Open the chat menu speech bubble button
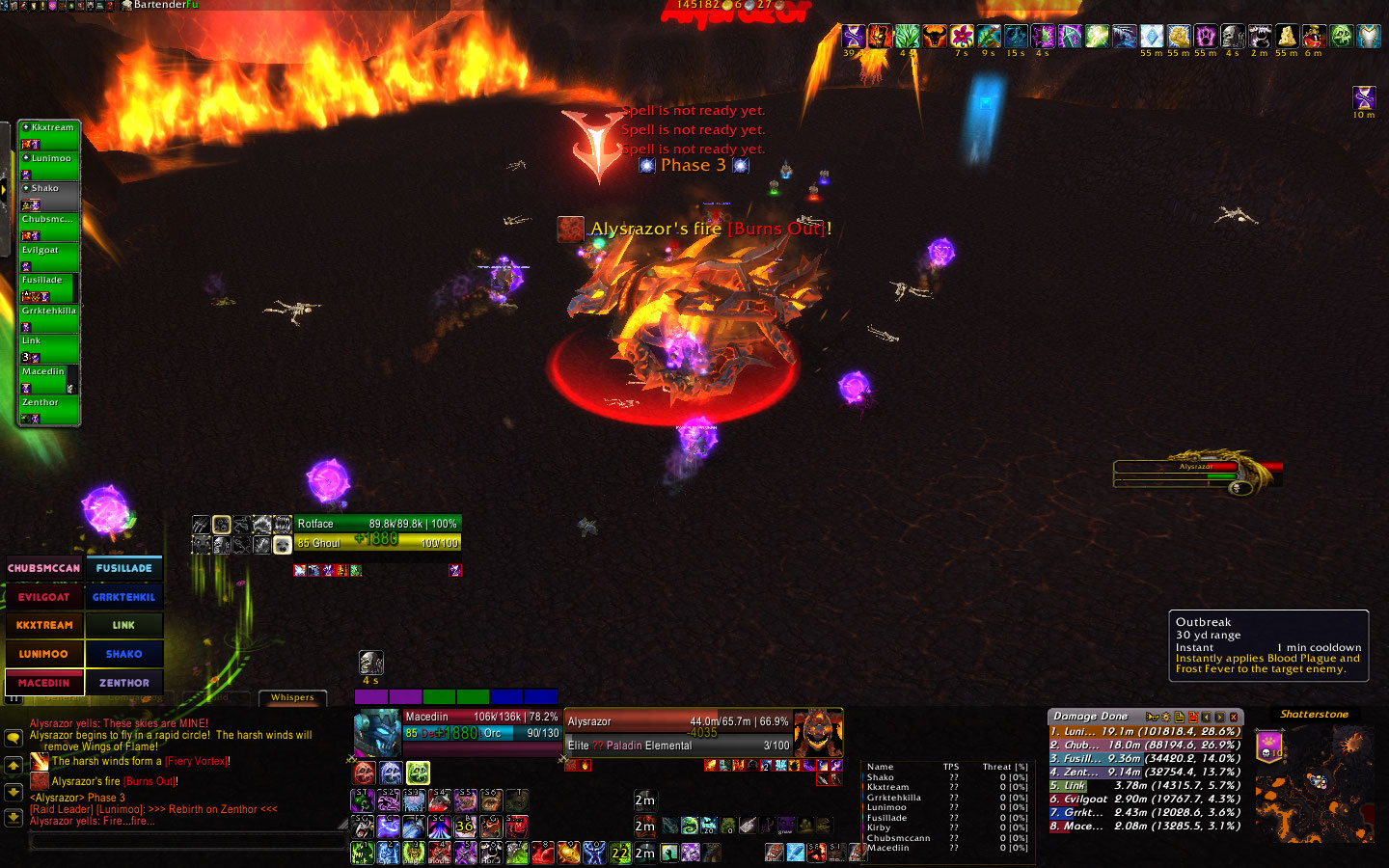Screen dimensions: 1389x868 [x=14, y=738]
